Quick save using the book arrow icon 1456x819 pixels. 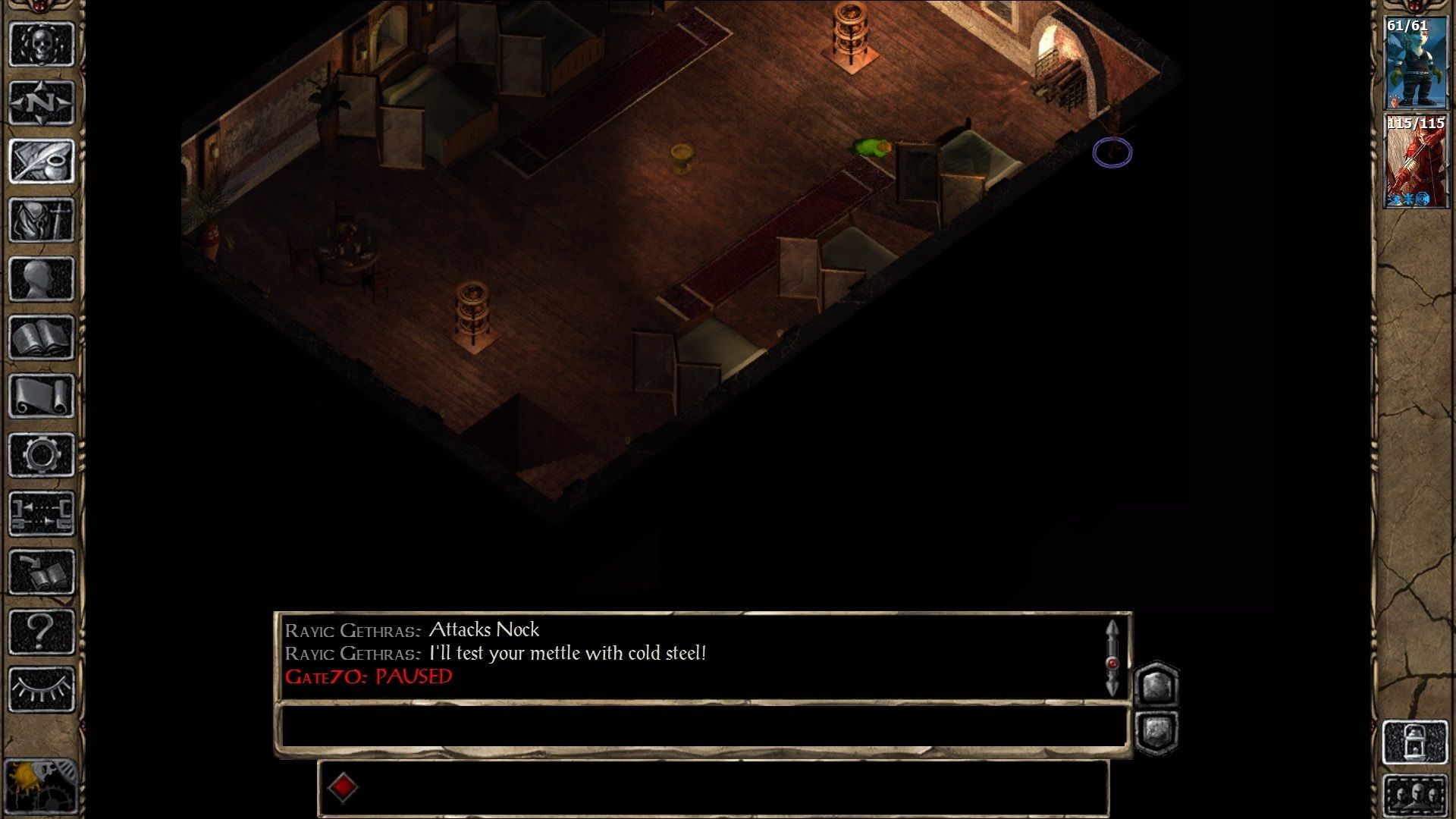click(42, 573)
